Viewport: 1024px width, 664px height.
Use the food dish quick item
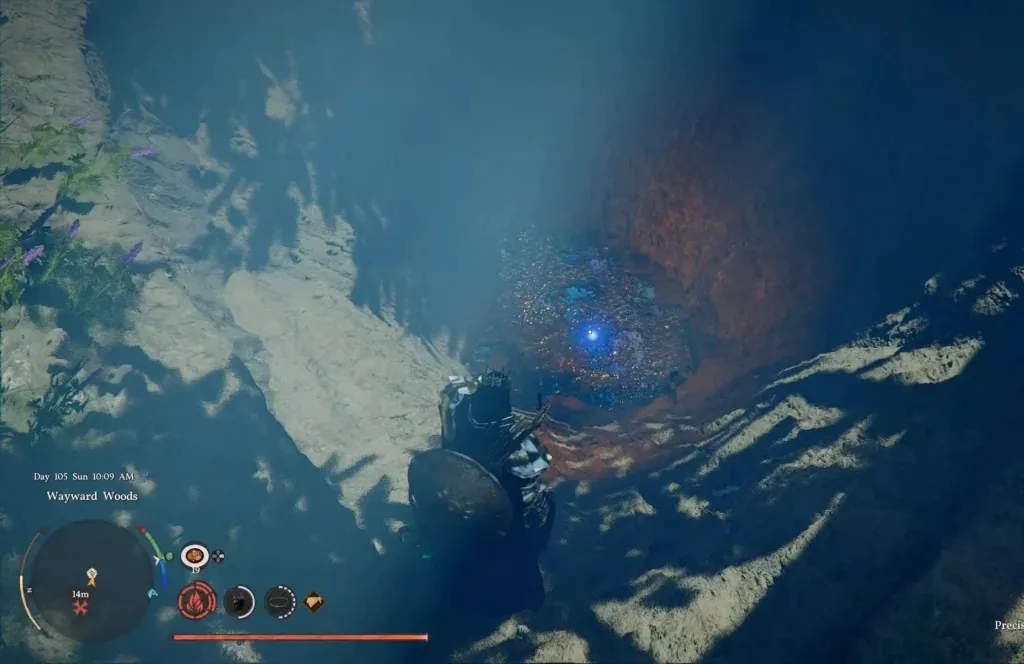(194, 555)
